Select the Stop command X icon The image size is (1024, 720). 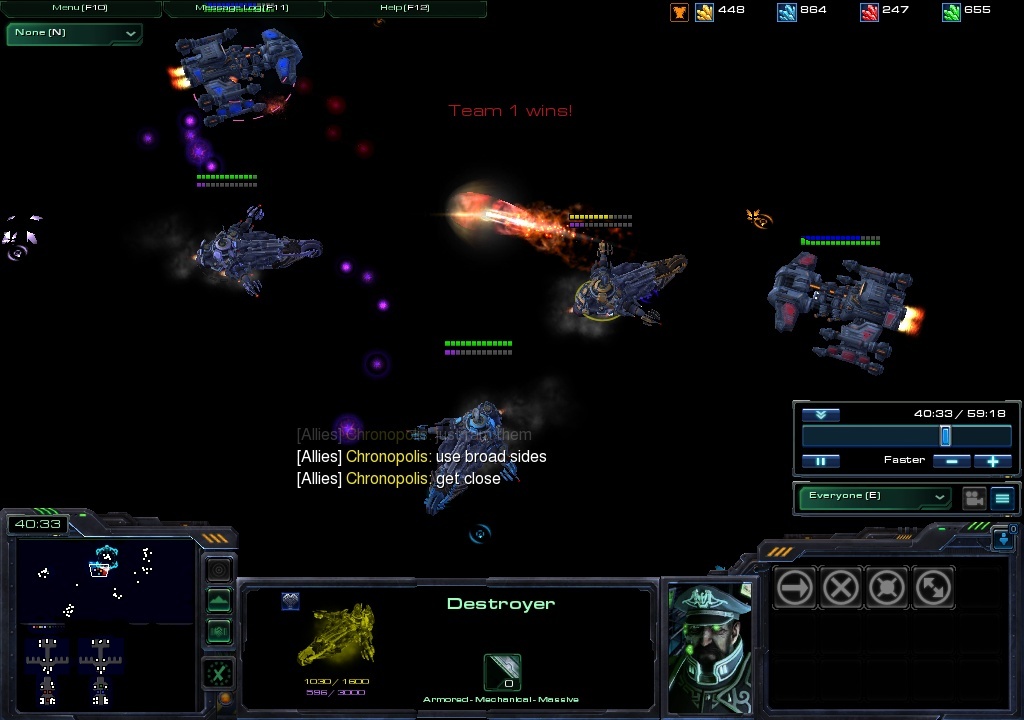click(x=840, y=588)
